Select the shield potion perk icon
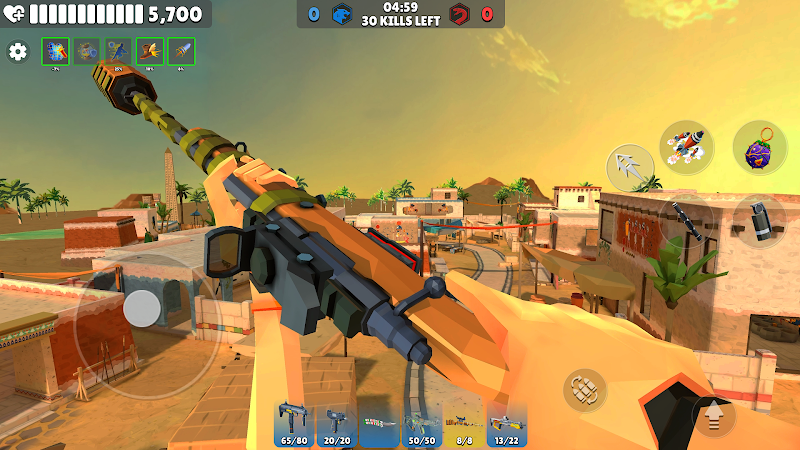 [87, 52]
